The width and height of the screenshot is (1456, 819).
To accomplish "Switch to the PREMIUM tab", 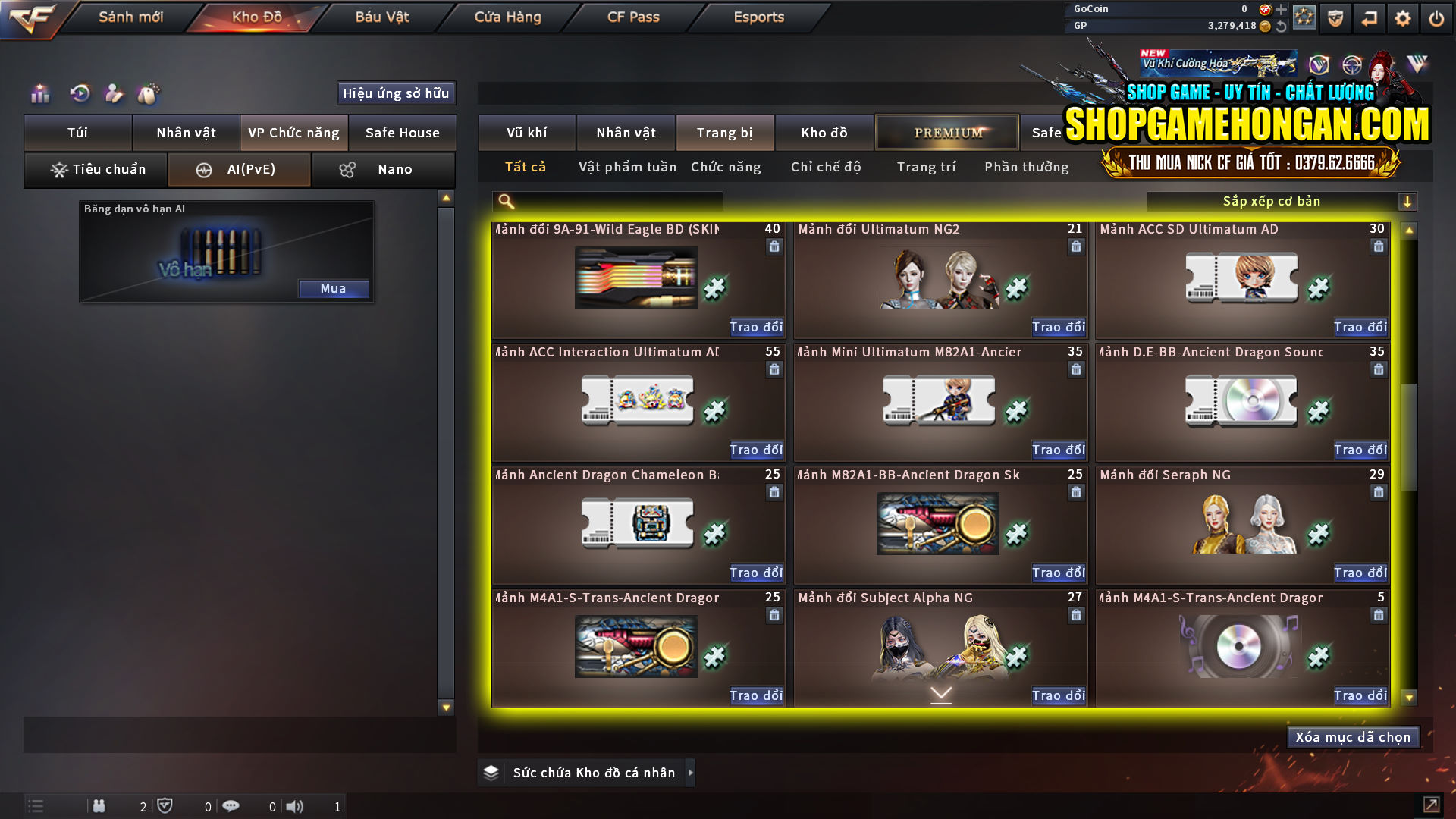I will pos(946,132).
